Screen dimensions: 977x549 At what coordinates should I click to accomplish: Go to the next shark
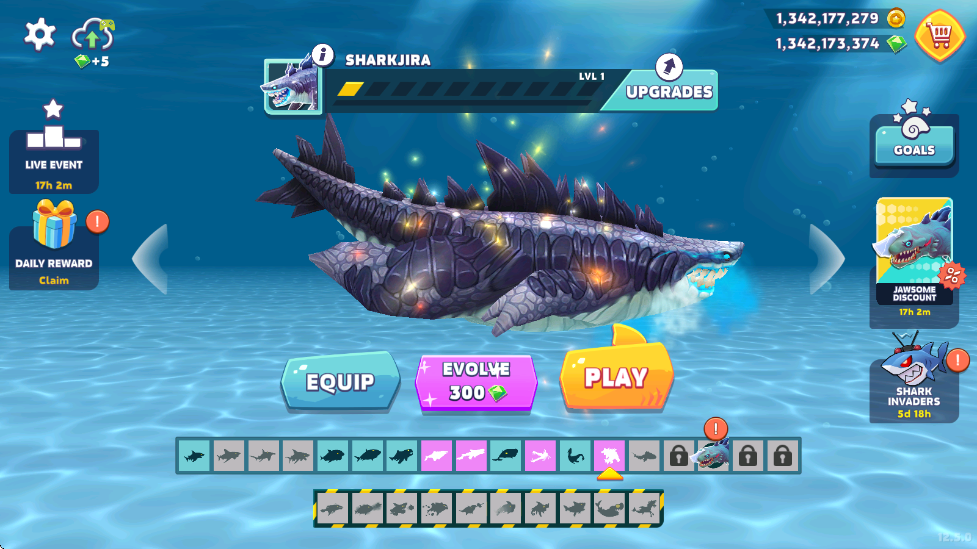point(827,259)
